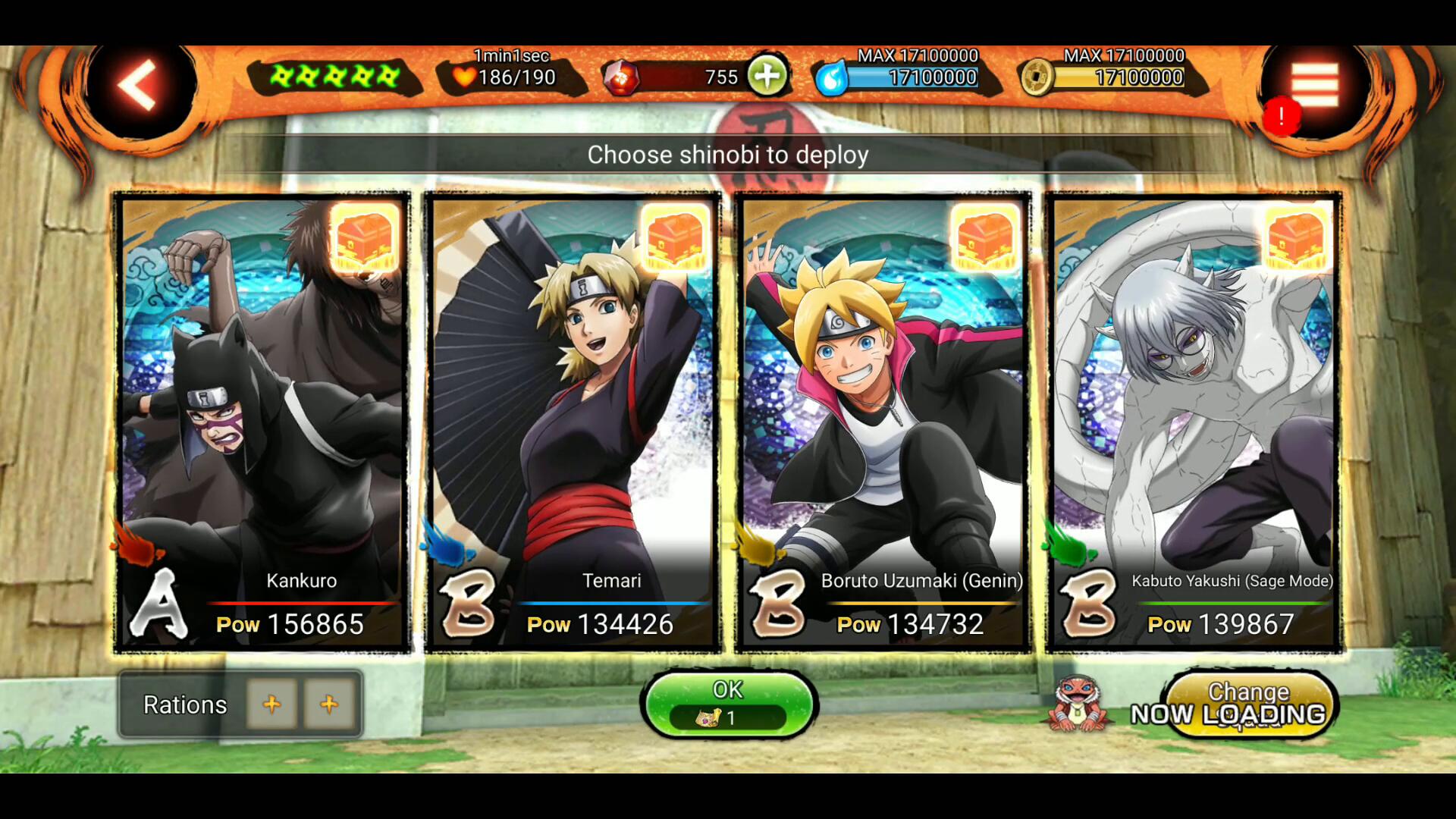Tap the treasure chest icon on Kabuto's card

click(x=1296, y=238)
